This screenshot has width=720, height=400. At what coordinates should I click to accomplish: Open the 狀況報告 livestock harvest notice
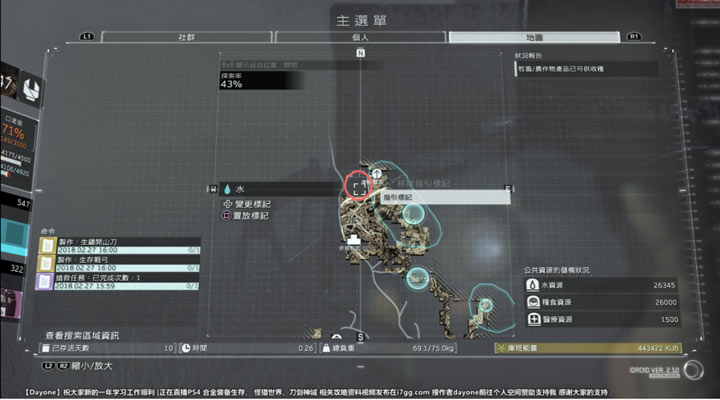coord(585,70)
